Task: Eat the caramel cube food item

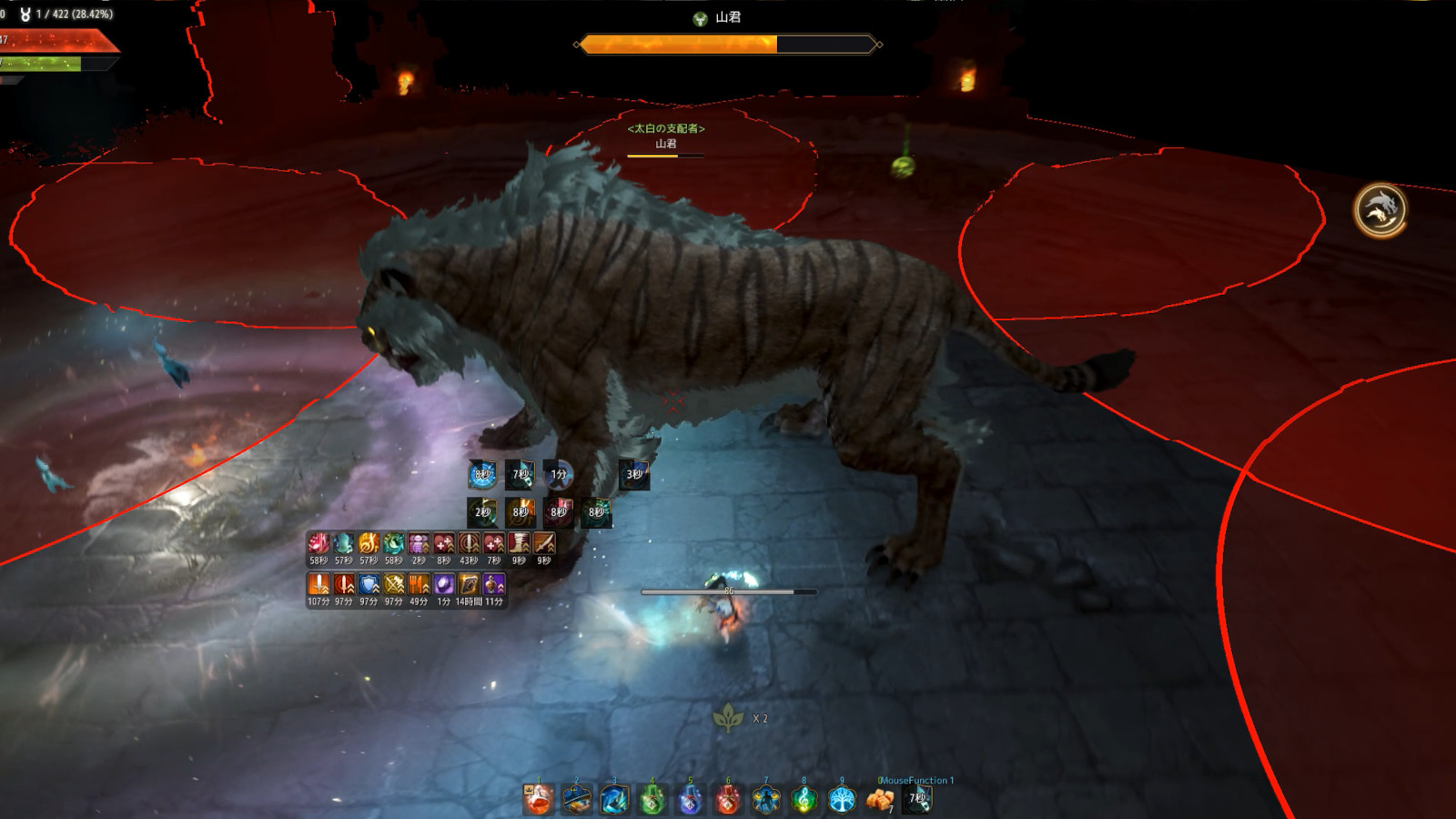Action: pos(879,800)
